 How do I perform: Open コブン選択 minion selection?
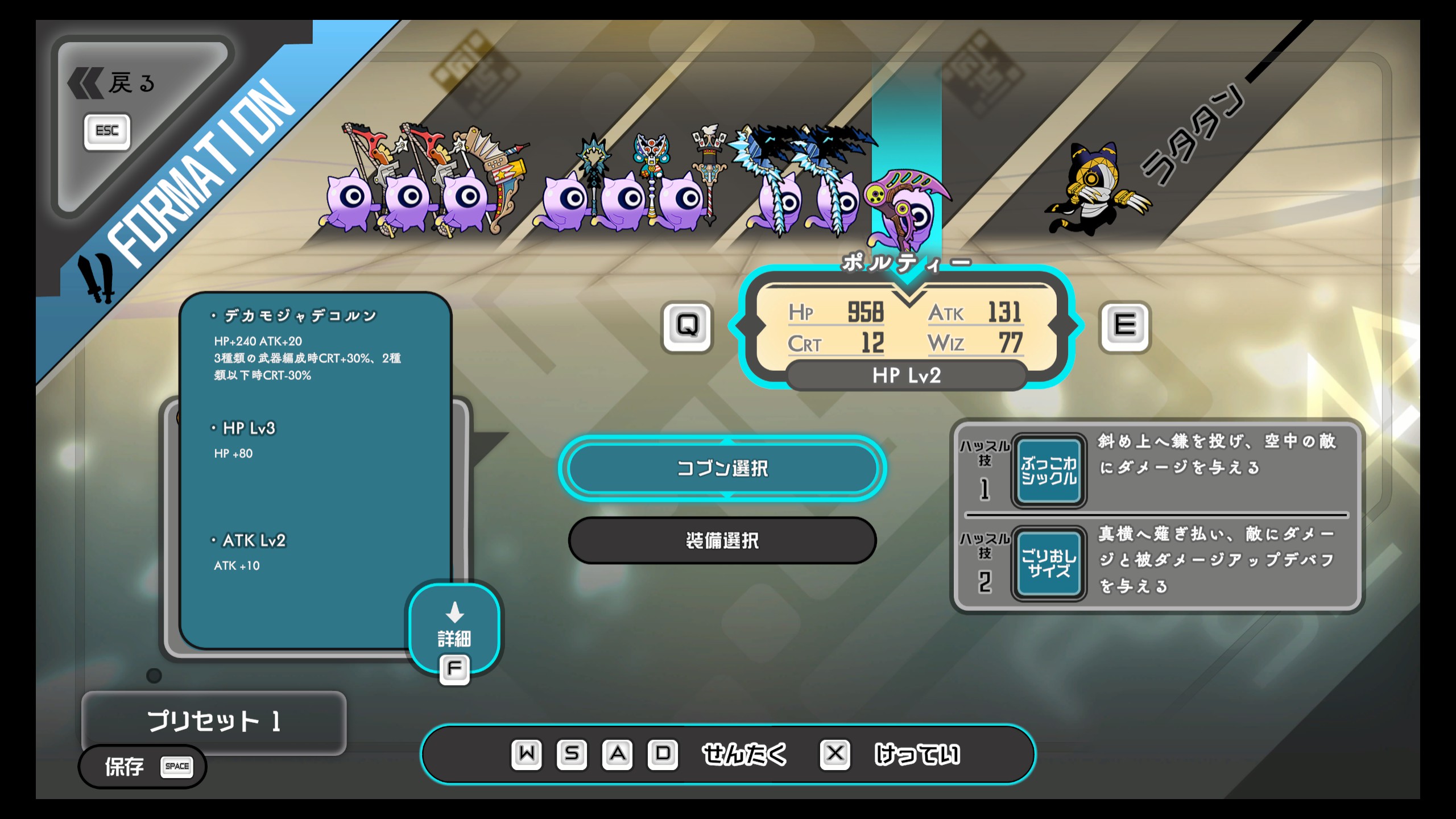[x=722, y=469]
